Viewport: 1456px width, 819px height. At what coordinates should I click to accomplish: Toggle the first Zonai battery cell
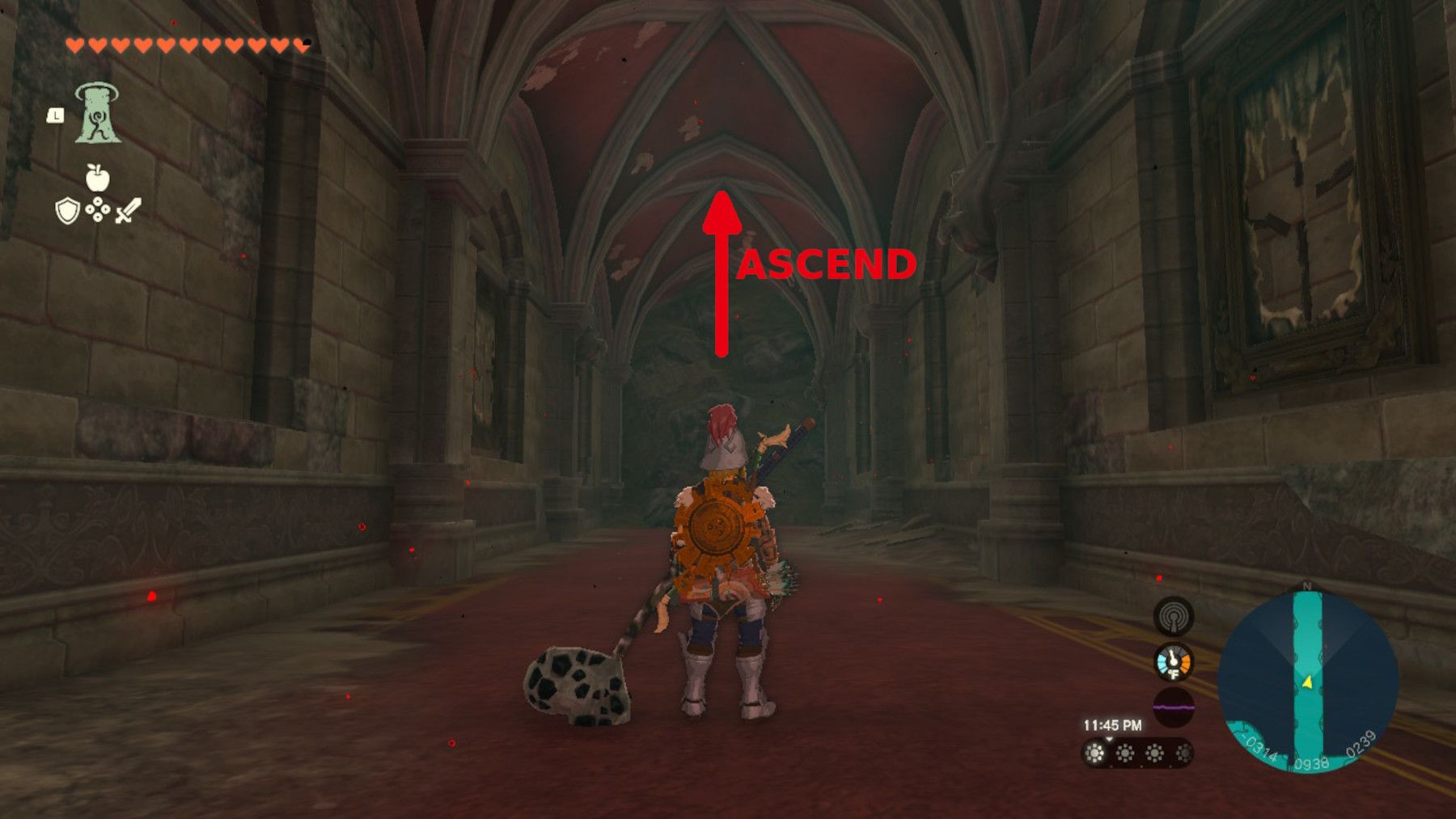click(1094, 752)
